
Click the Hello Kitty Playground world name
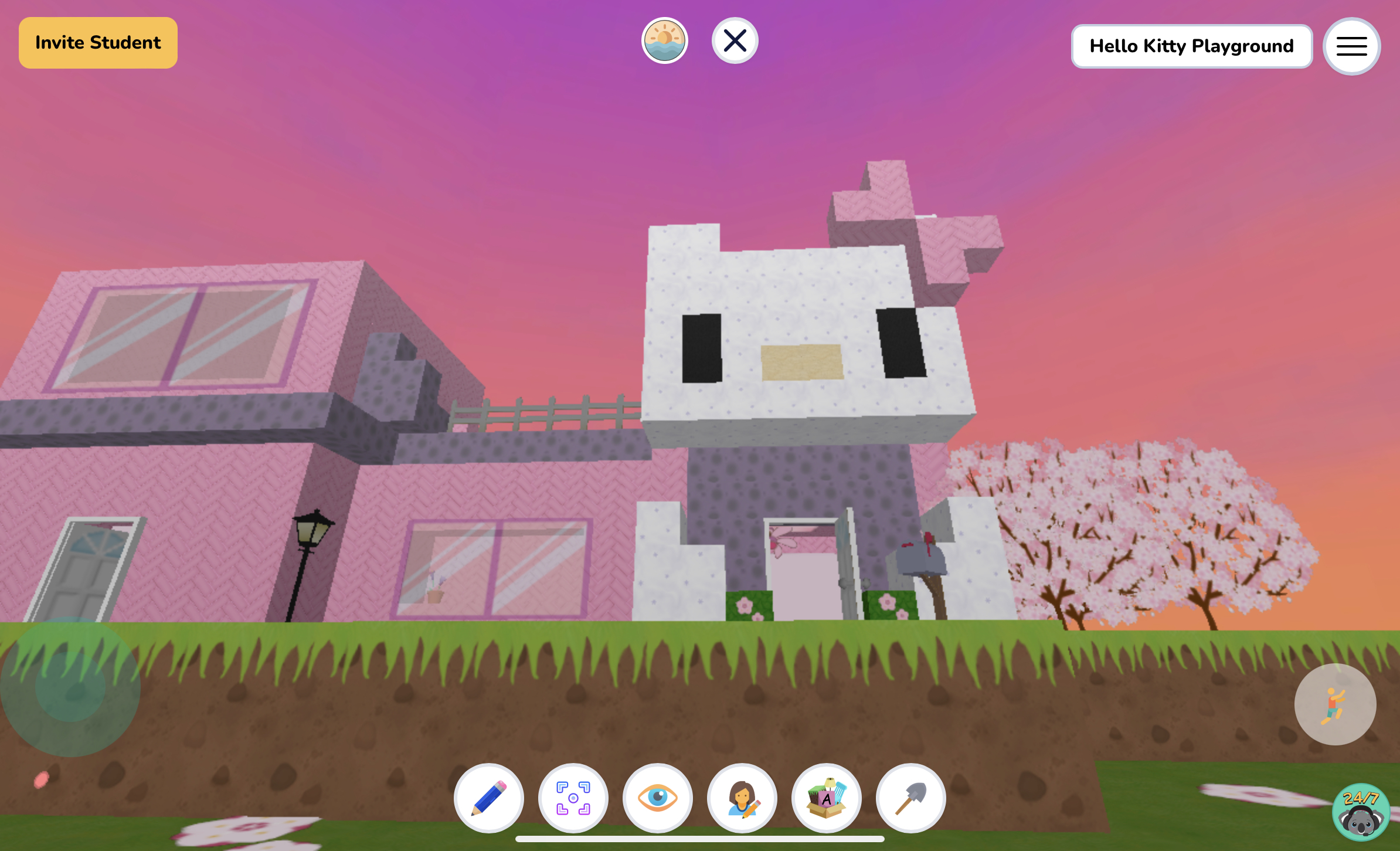point(1192,46)
